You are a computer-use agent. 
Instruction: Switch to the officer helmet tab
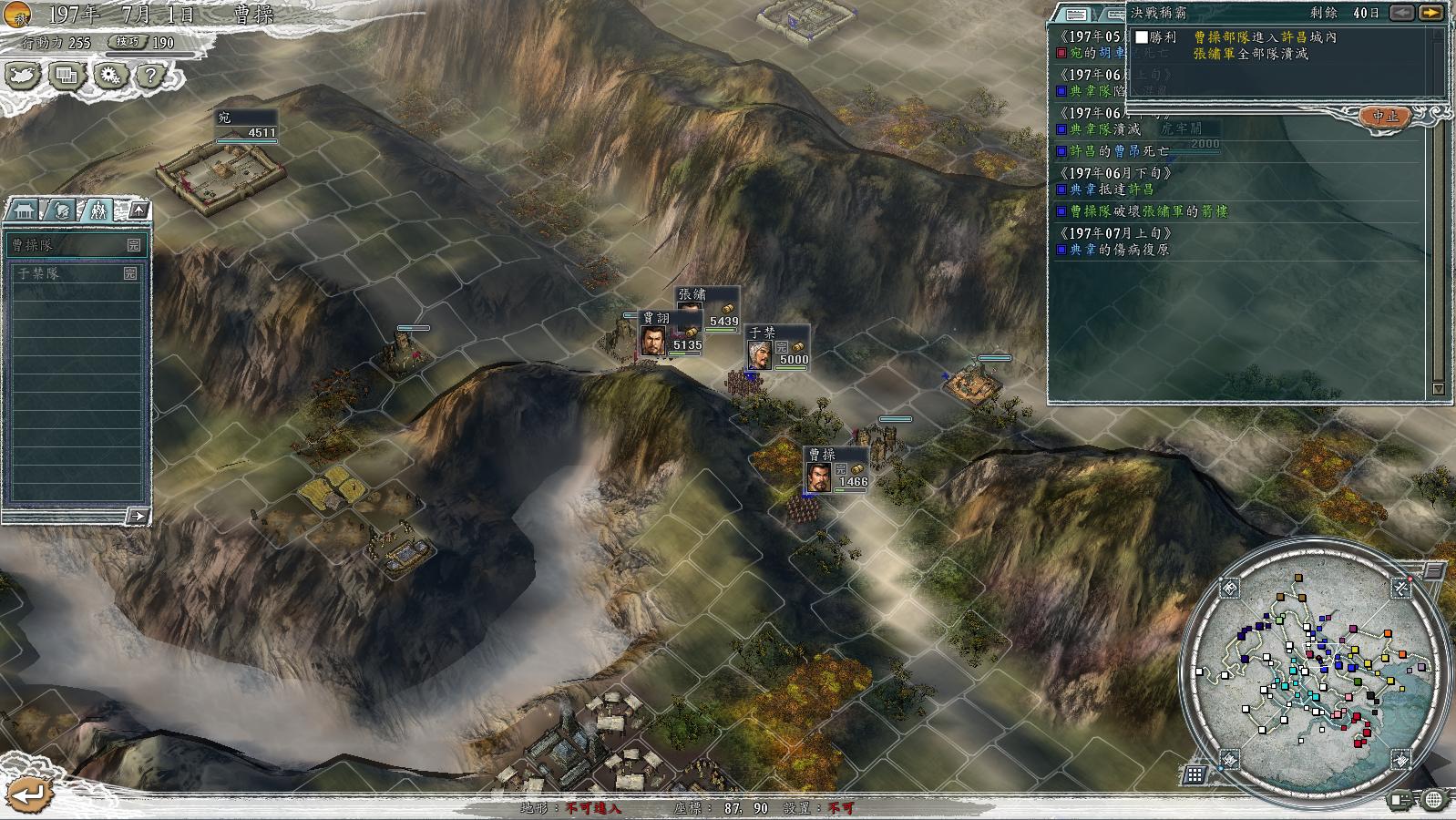pos(61,210)
